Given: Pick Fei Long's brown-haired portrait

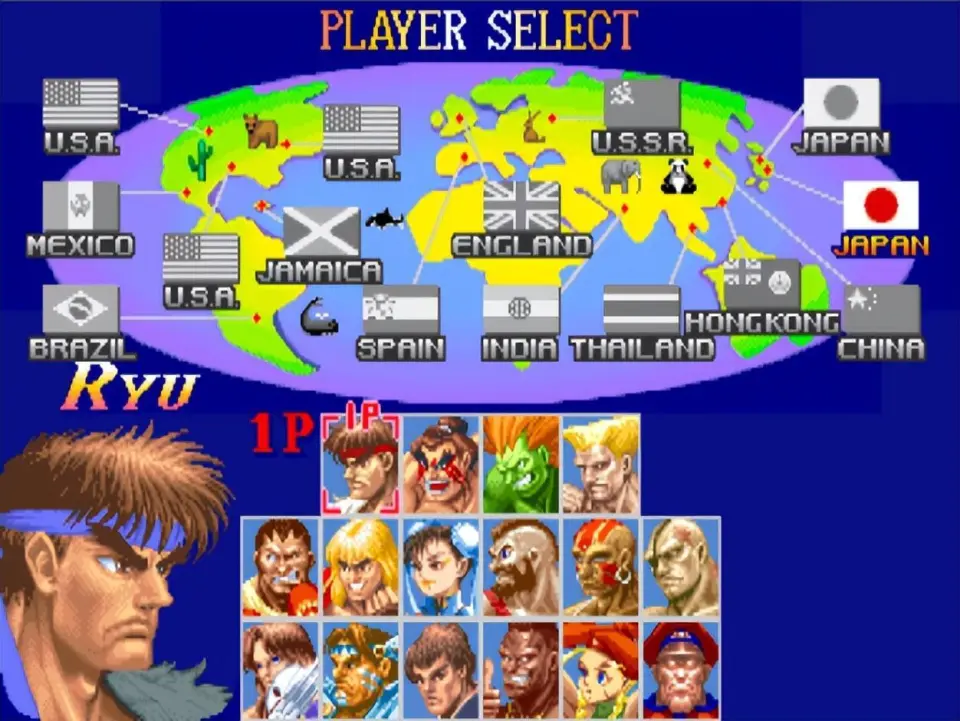Looking at the screenshot, I should coord(441,669).
